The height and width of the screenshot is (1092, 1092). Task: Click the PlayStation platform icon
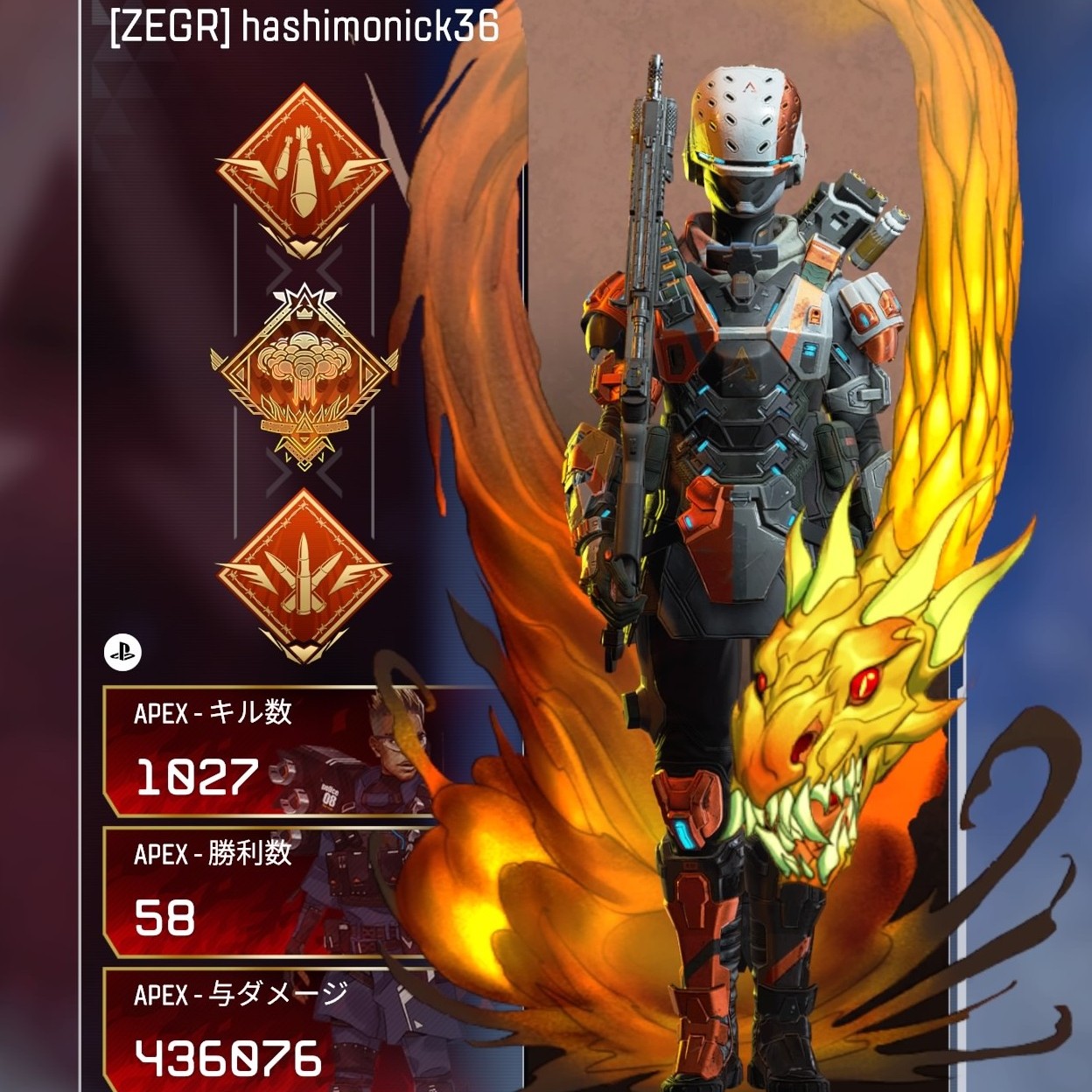click(x=122, y=652)
